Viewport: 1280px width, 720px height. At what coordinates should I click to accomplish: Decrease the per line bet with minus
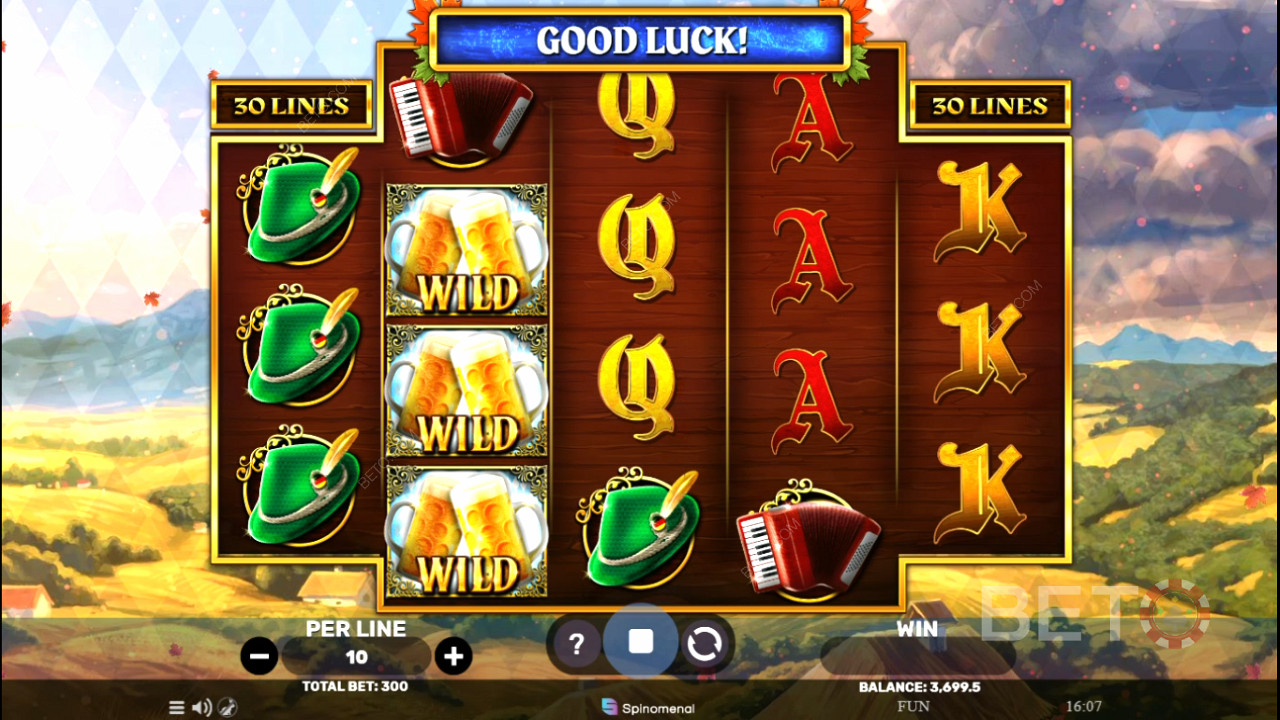(259, 656)
